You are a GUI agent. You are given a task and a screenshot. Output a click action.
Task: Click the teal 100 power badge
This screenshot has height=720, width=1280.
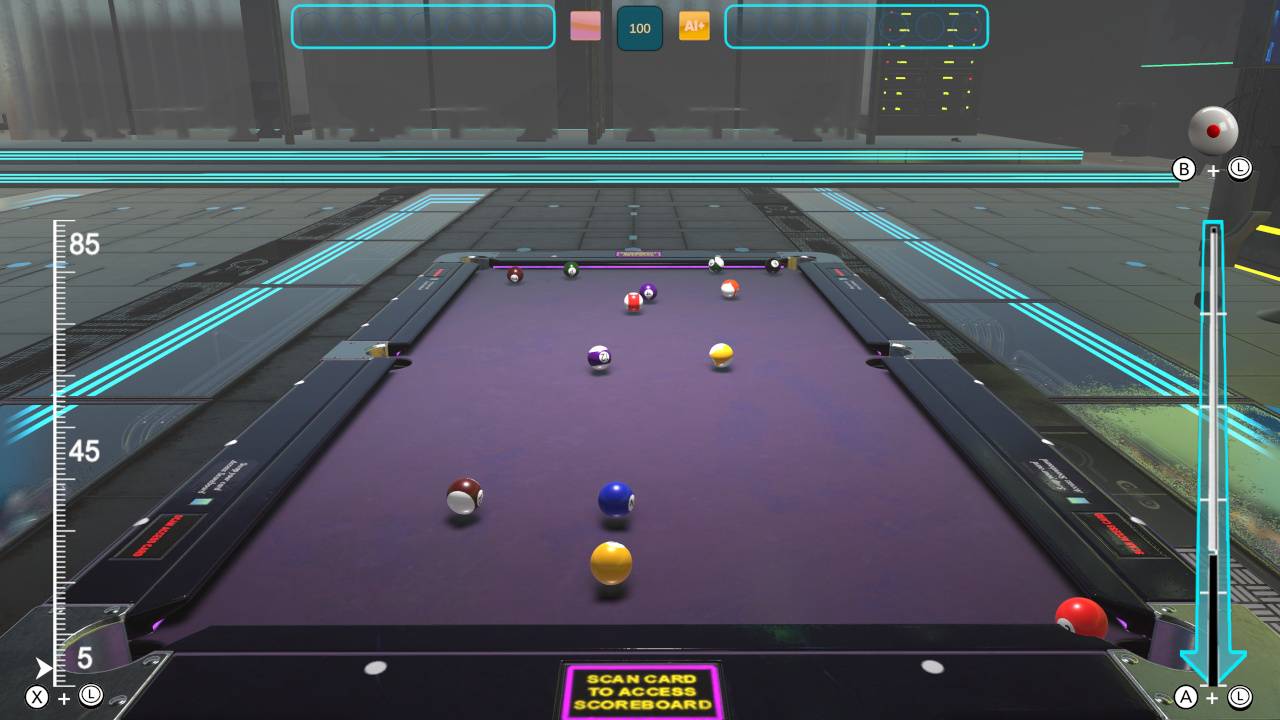[x=639, y=28]
